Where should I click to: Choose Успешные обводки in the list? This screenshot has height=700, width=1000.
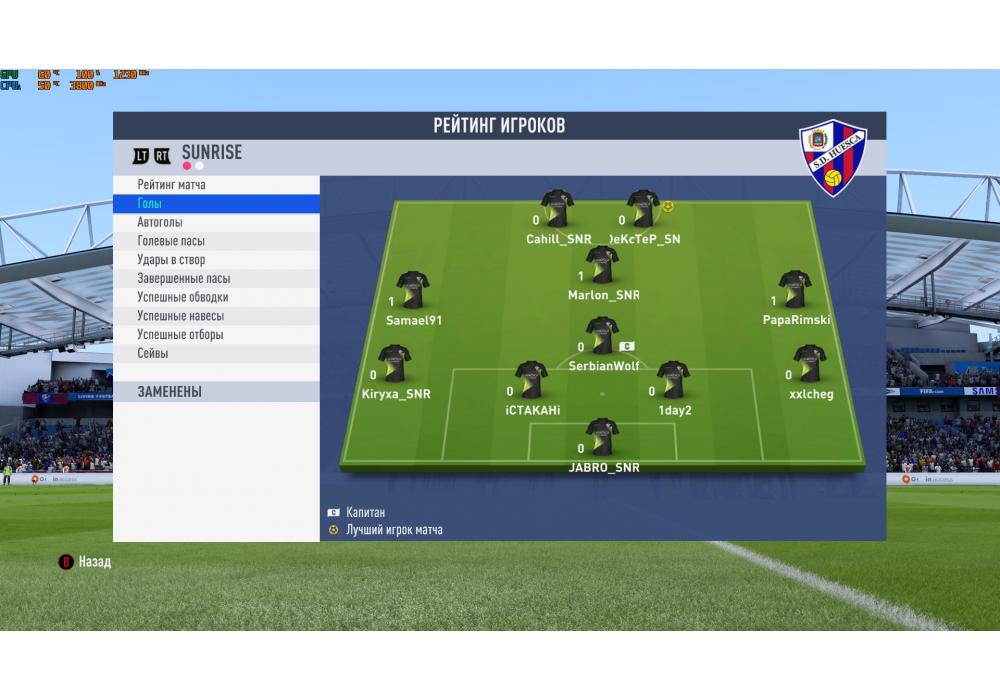183,297
